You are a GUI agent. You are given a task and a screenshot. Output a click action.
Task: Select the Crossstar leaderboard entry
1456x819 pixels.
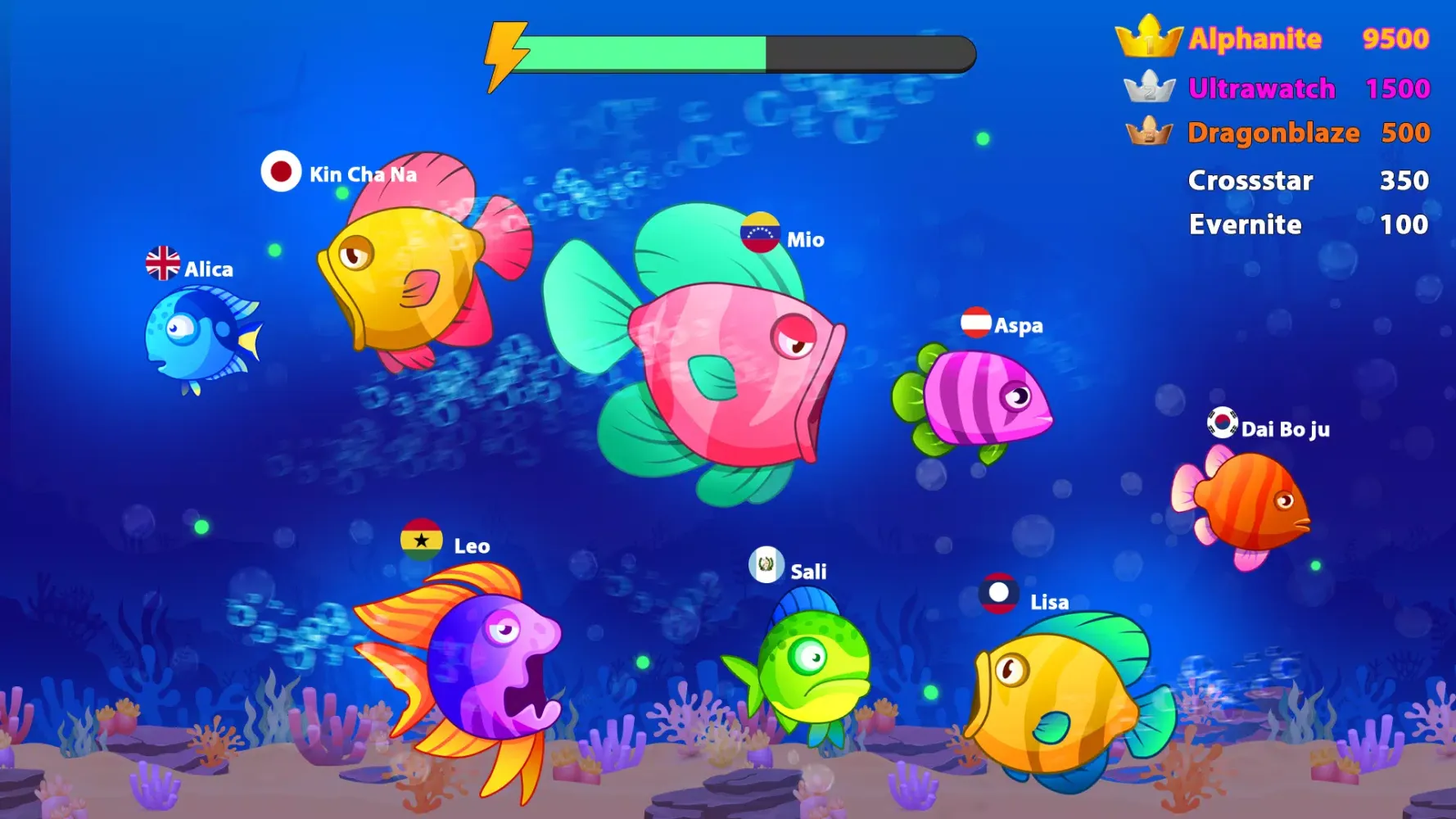click(1251, 180)
